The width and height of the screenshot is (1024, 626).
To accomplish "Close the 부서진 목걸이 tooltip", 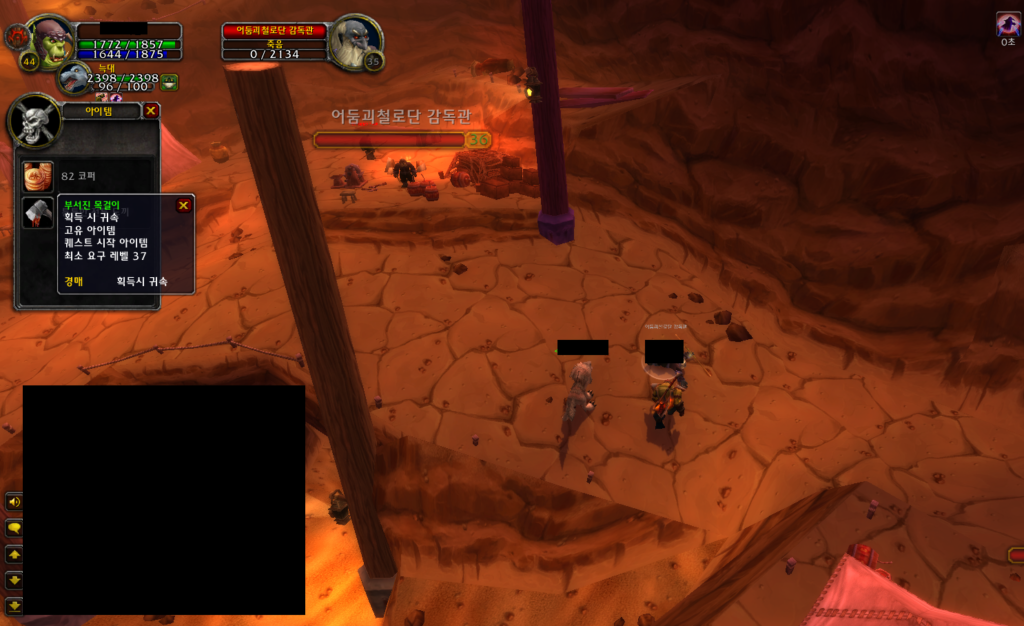I will click(x=183, y=205).
